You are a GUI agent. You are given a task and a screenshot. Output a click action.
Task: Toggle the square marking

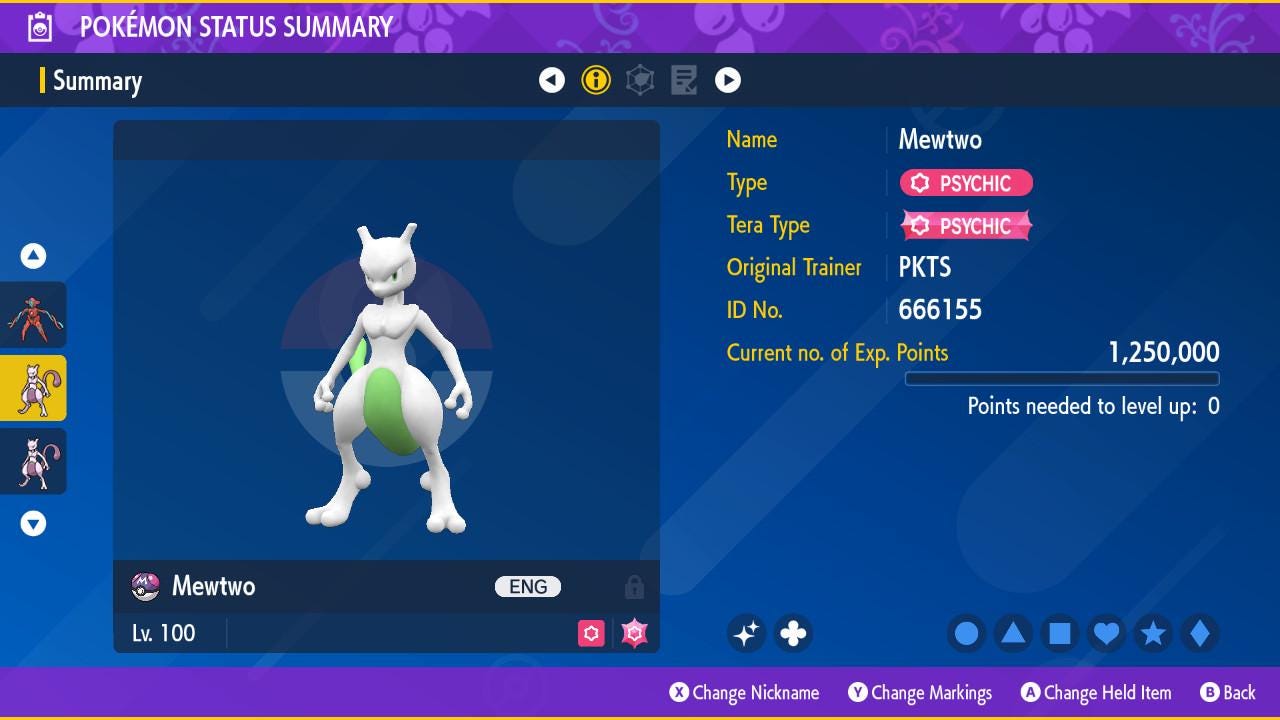pyautogui.click(x=1060, y=633)
